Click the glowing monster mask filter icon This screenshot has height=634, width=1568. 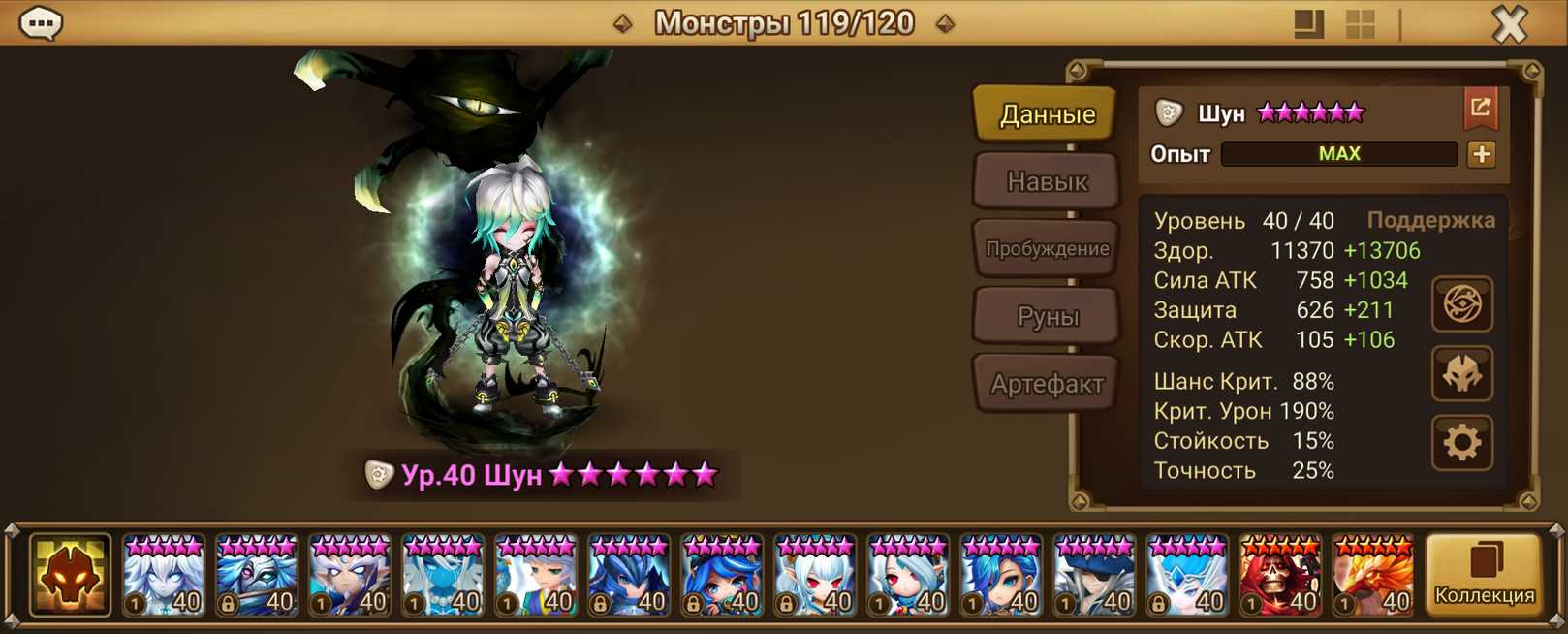click(70, 576)
